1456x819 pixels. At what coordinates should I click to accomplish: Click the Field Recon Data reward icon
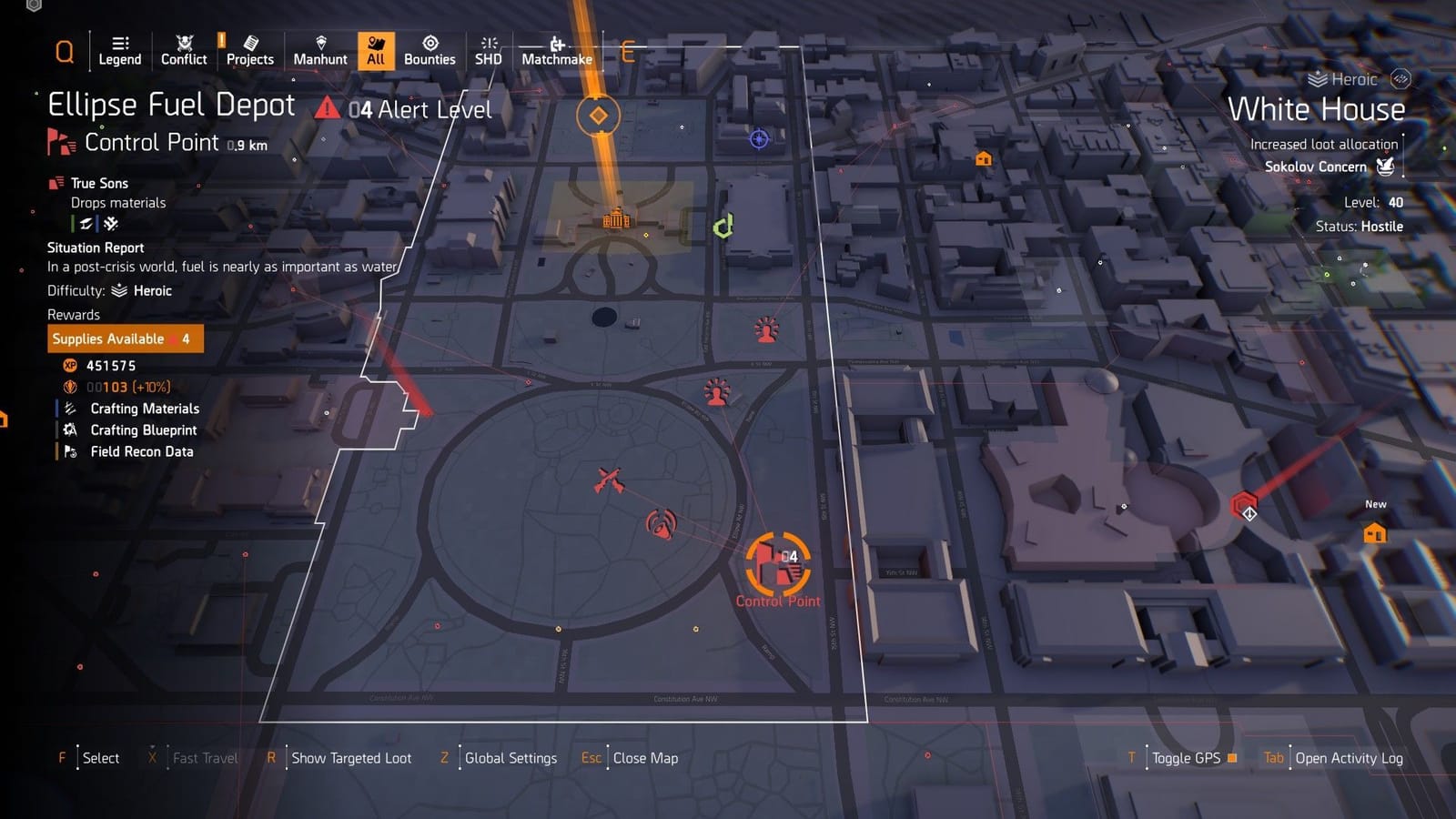69,451
